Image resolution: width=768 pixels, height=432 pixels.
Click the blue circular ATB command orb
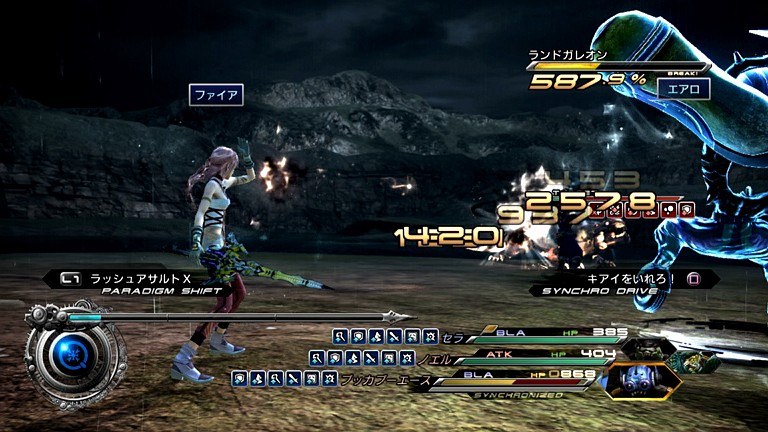[x=74, y=352]
